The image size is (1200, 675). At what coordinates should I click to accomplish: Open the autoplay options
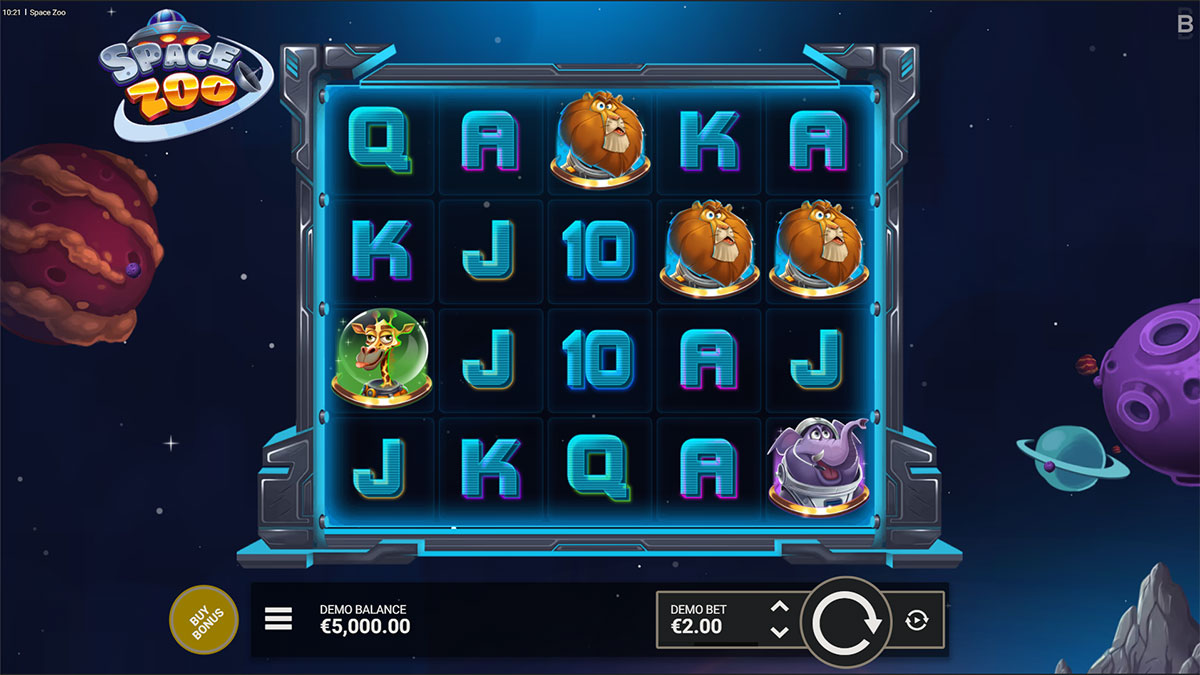(917, 621)
